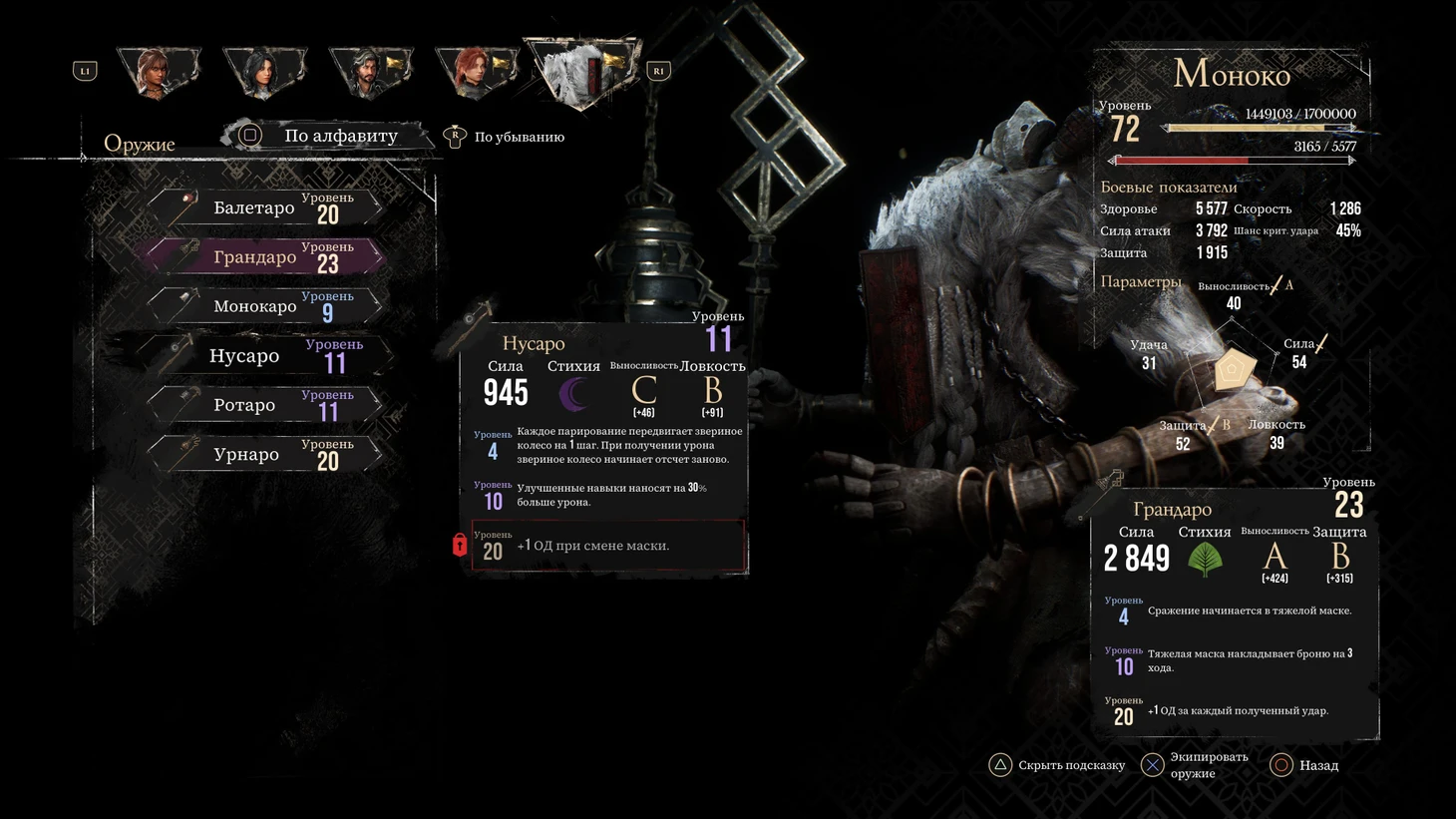Select the Балетаро weapon
Image resolution: width=1456 pixels, height=819 pixels.
[264, 207]
